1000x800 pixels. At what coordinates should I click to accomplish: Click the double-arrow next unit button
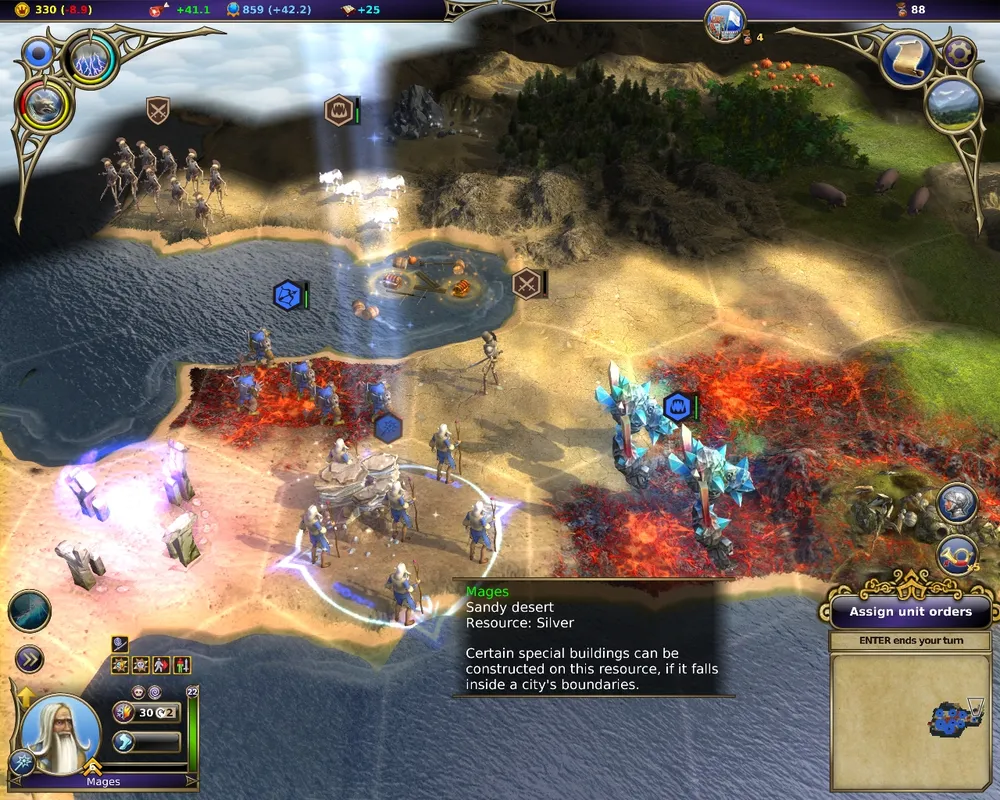pos(30,659)
